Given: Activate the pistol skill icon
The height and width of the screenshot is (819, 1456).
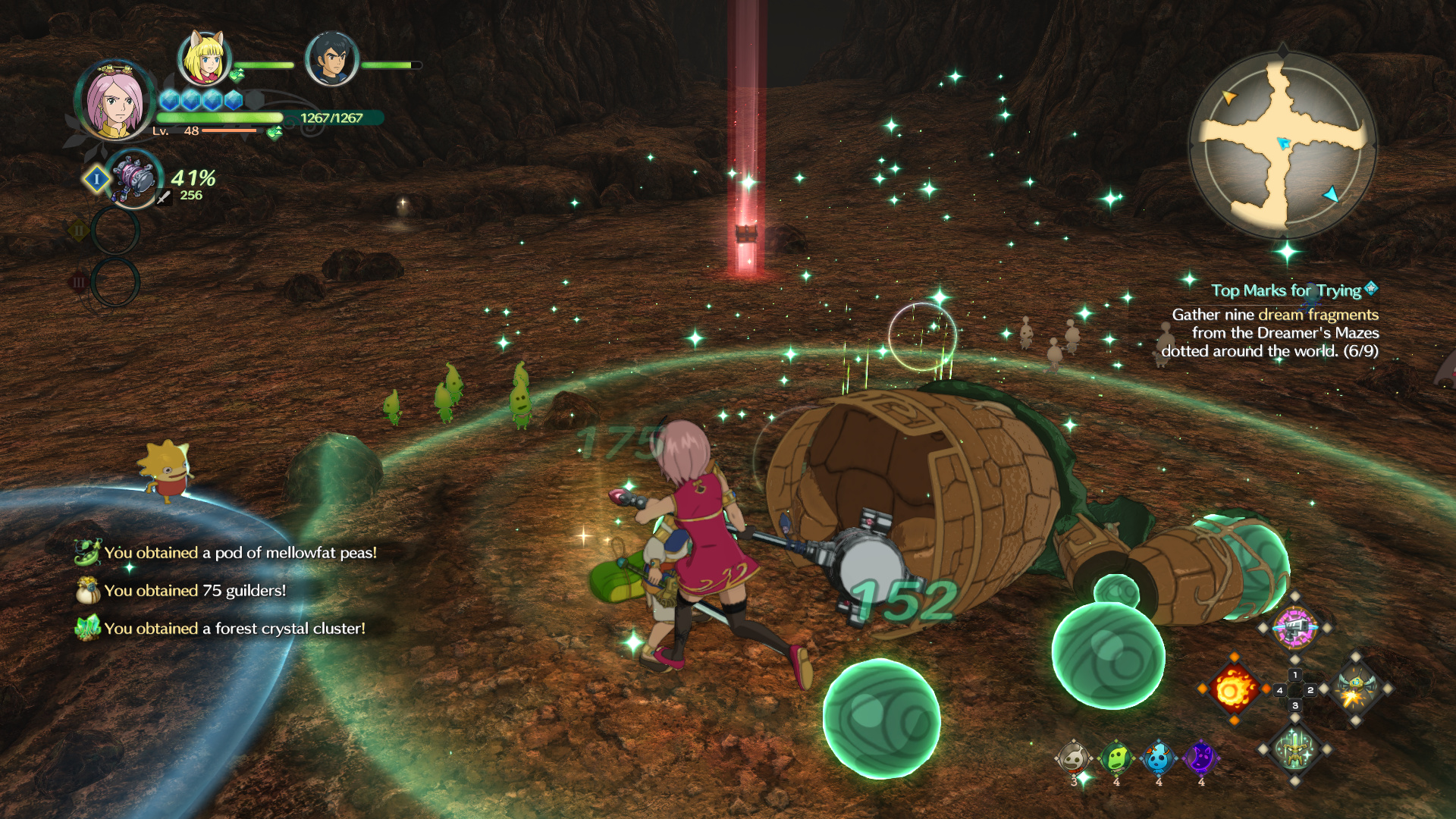Looking at the screenshot, I should click(1294, 627).
